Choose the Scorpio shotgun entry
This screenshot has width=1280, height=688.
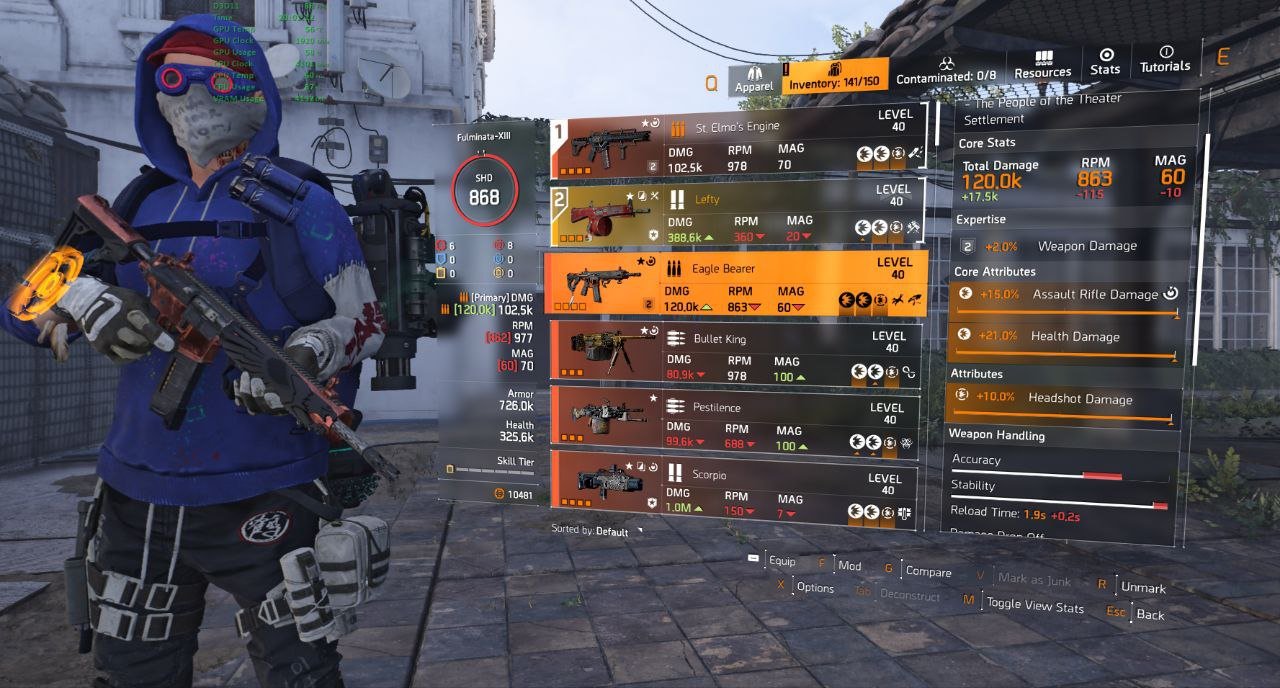[x=735, y=489]
